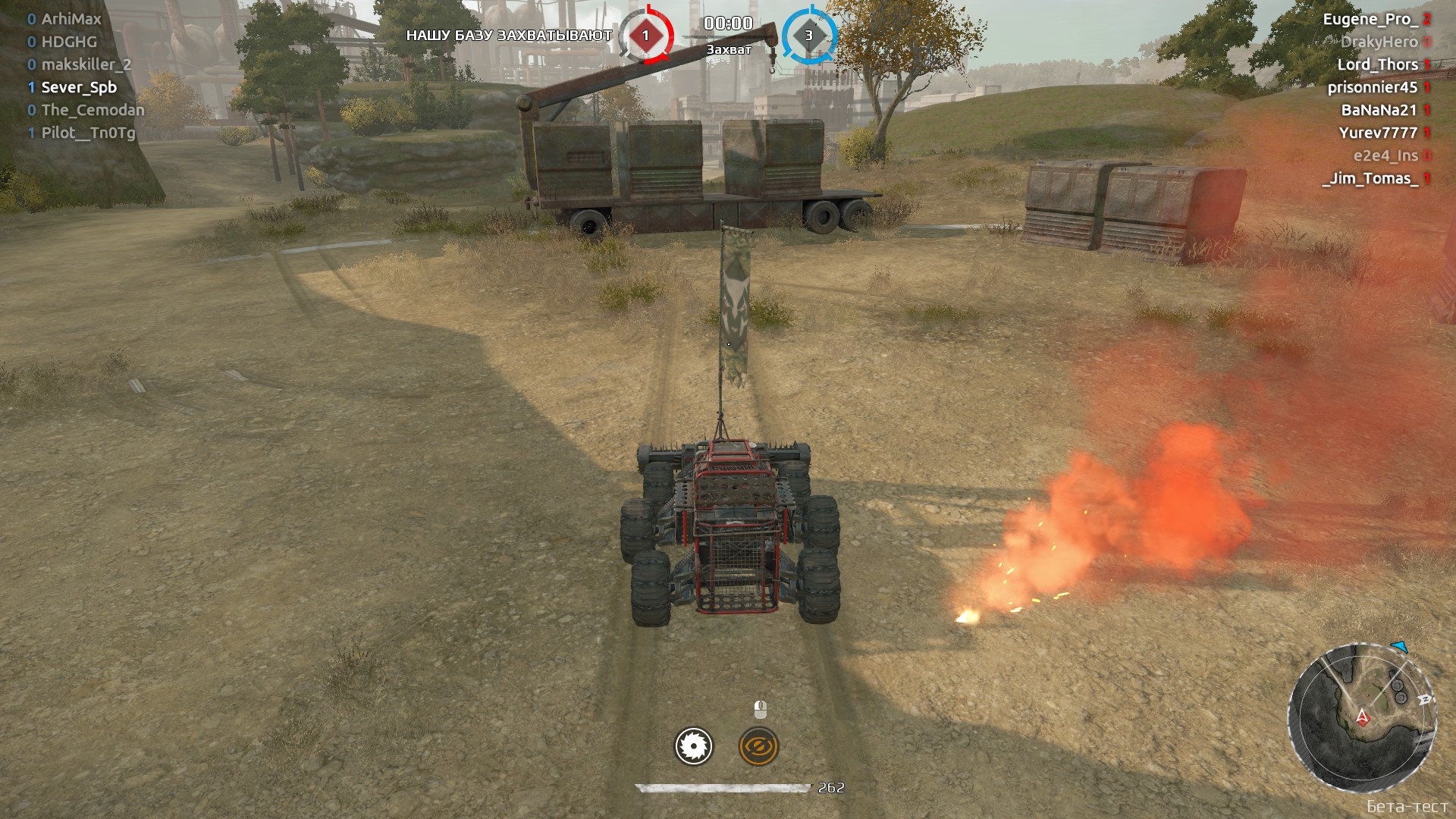Image resolution: width=1456 pixels, height=819 pixels.
Task: Select enemy BaNaNa21 in scoreboard
Action: (x=1379, y=110)
